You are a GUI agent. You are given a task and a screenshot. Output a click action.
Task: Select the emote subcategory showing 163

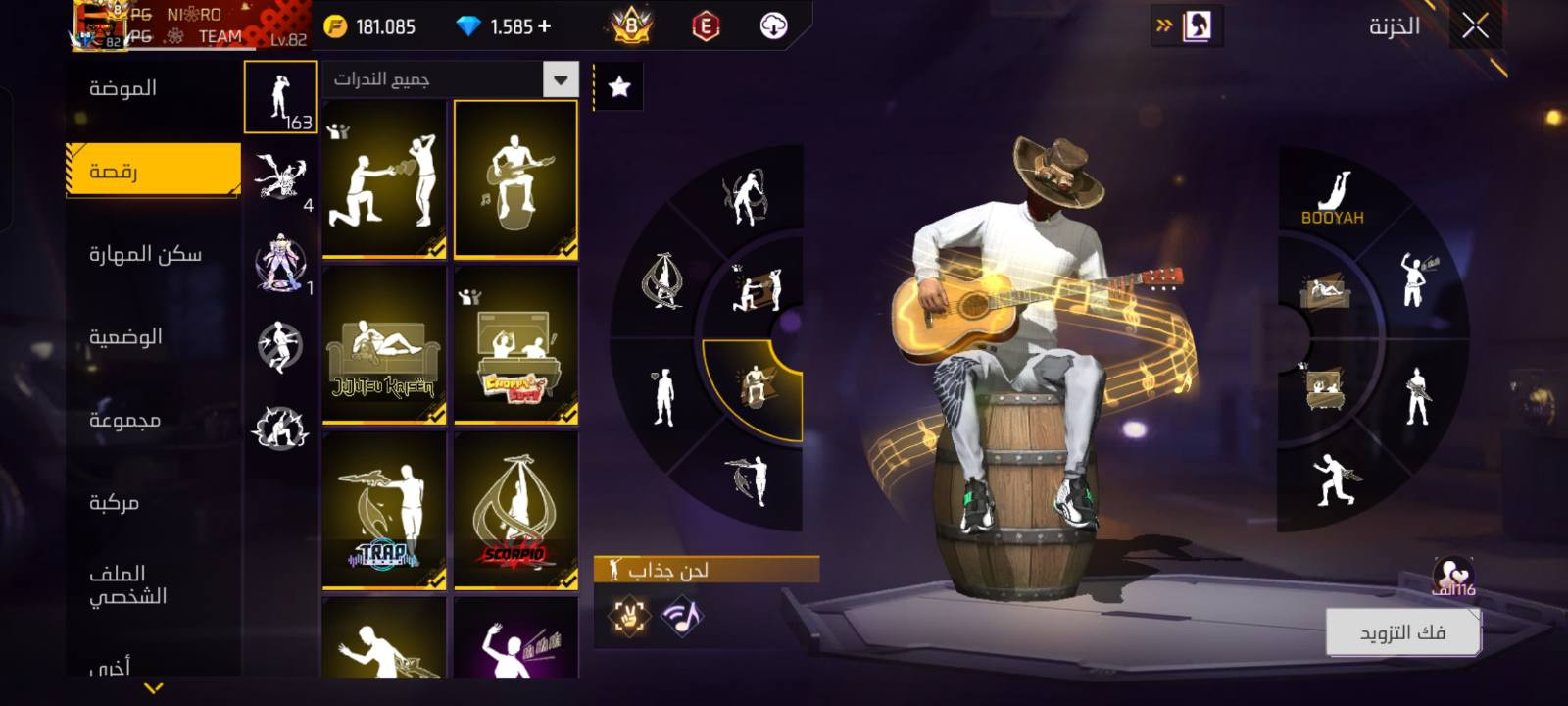click(280, 98)
